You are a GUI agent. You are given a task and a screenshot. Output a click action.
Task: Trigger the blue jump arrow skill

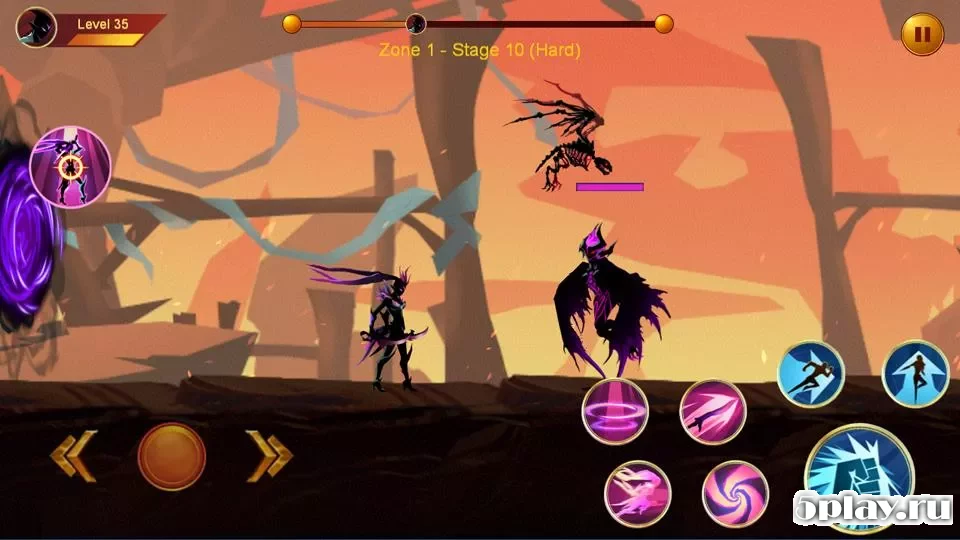pyautogui.click(x=916, y=374)
